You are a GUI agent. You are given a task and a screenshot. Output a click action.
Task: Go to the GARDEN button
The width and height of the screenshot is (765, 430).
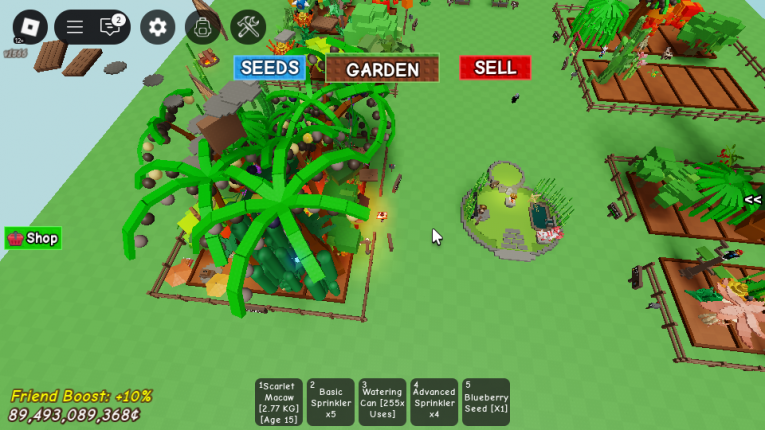pyautogui.click(x=382, y=69)
